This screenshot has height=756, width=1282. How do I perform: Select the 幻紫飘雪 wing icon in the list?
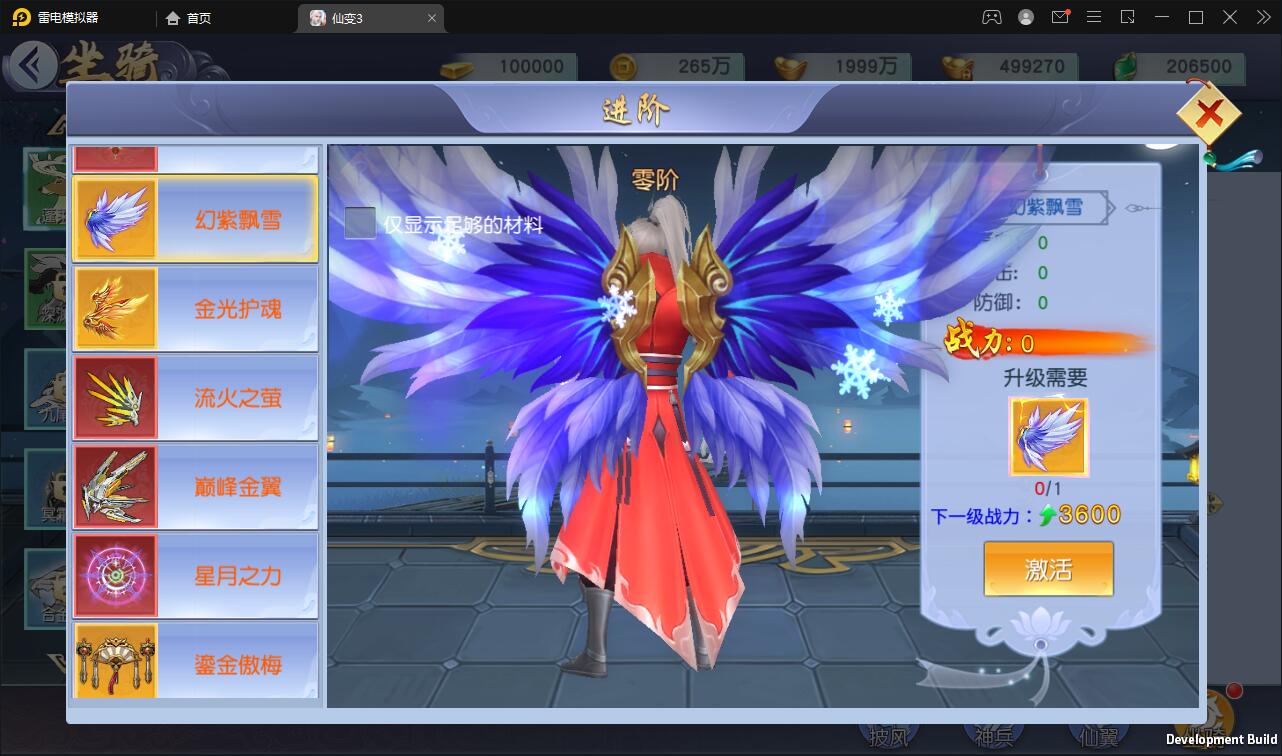116,218
